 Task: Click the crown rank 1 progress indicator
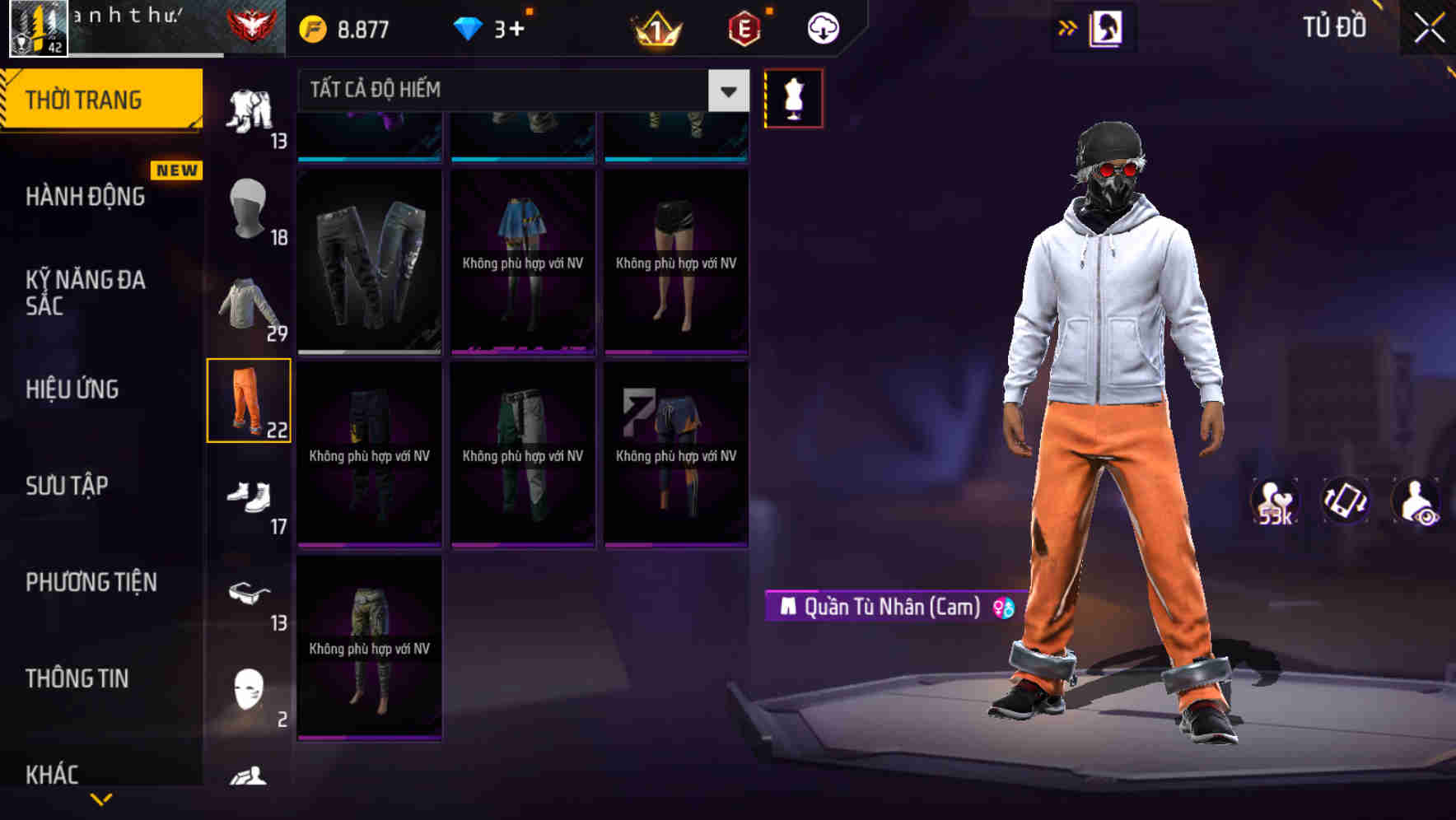tap(655, 27)
